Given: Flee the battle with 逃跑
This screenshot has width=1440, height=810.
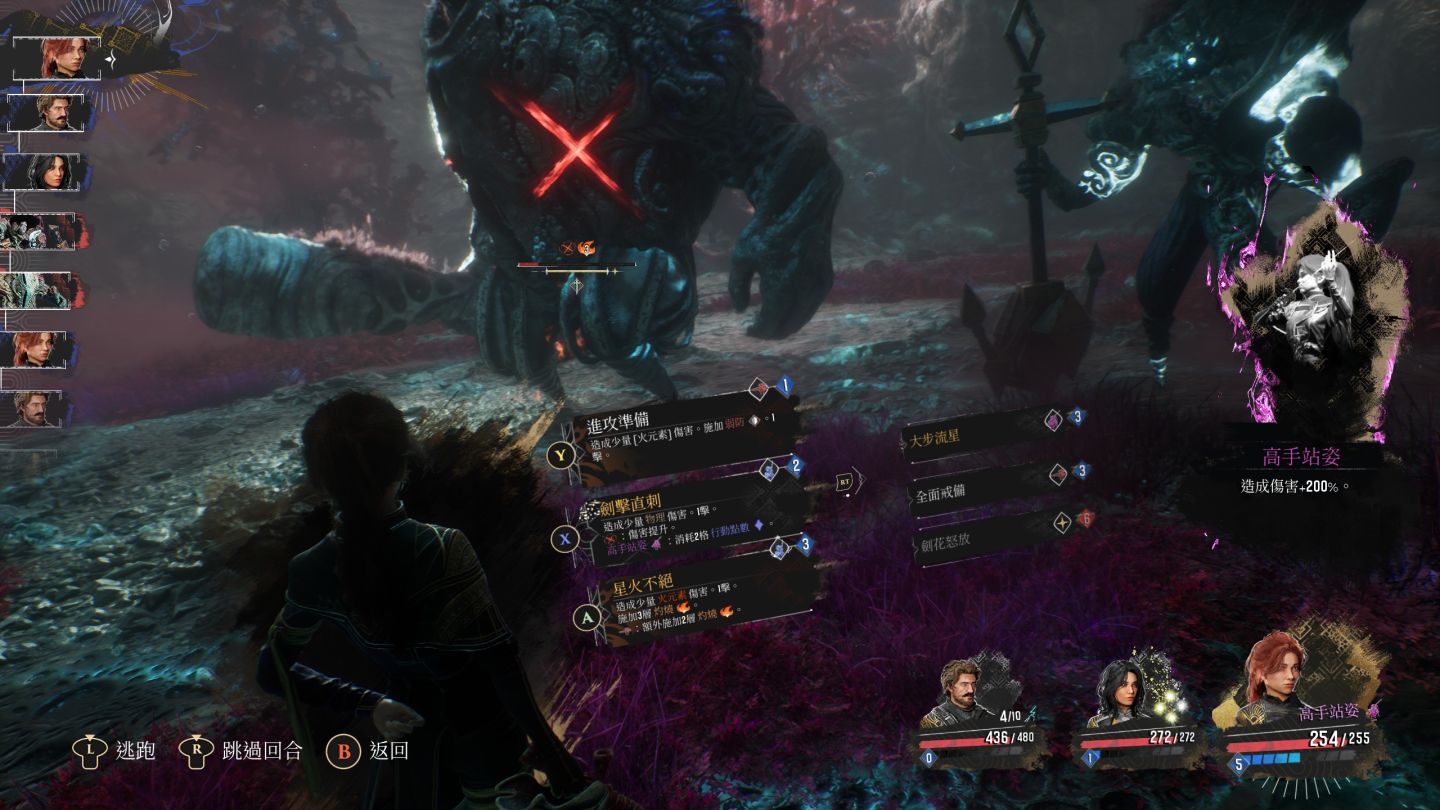Looking at the screenshot, I should click(x=114, y=749).
